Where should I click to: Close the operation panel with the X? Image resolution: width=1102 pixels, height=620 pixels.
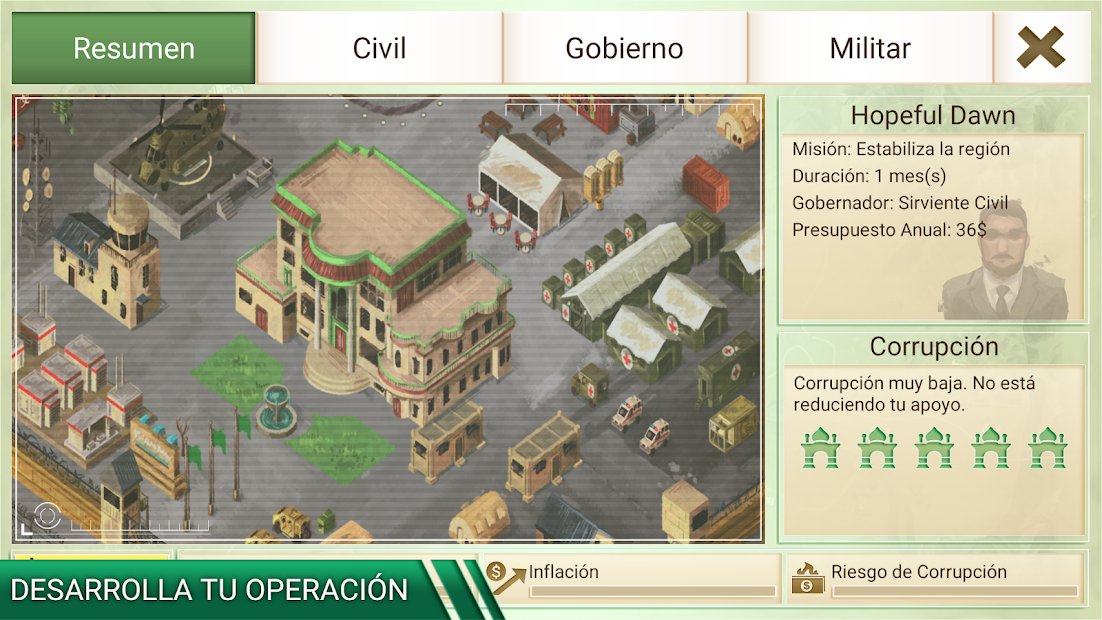tap(1041, 48)
